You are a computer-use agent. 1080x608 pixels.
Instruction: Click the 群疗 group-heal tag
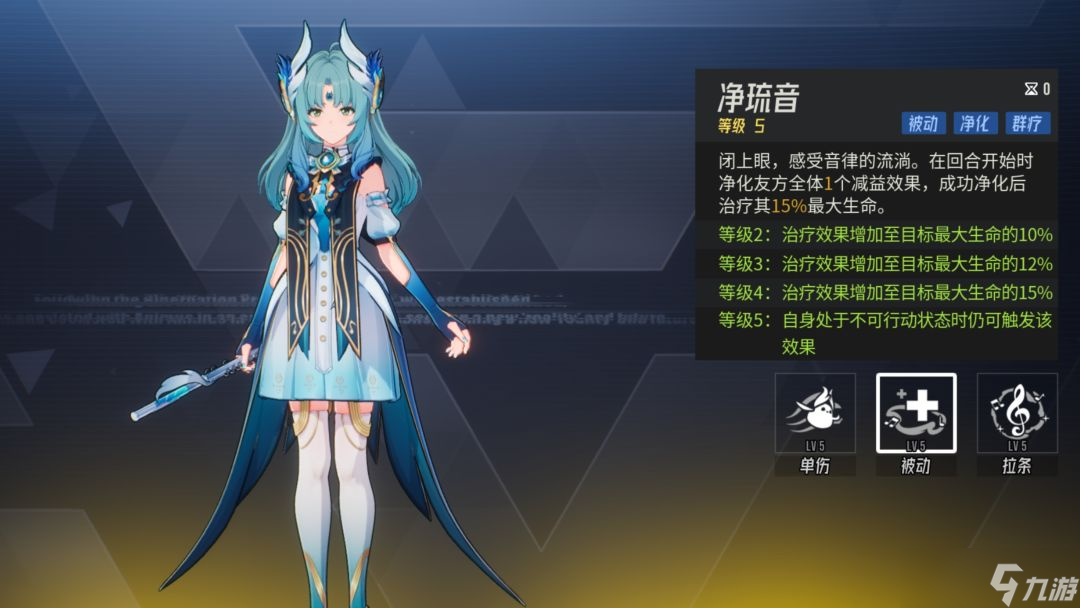[x=1026, y=123]
